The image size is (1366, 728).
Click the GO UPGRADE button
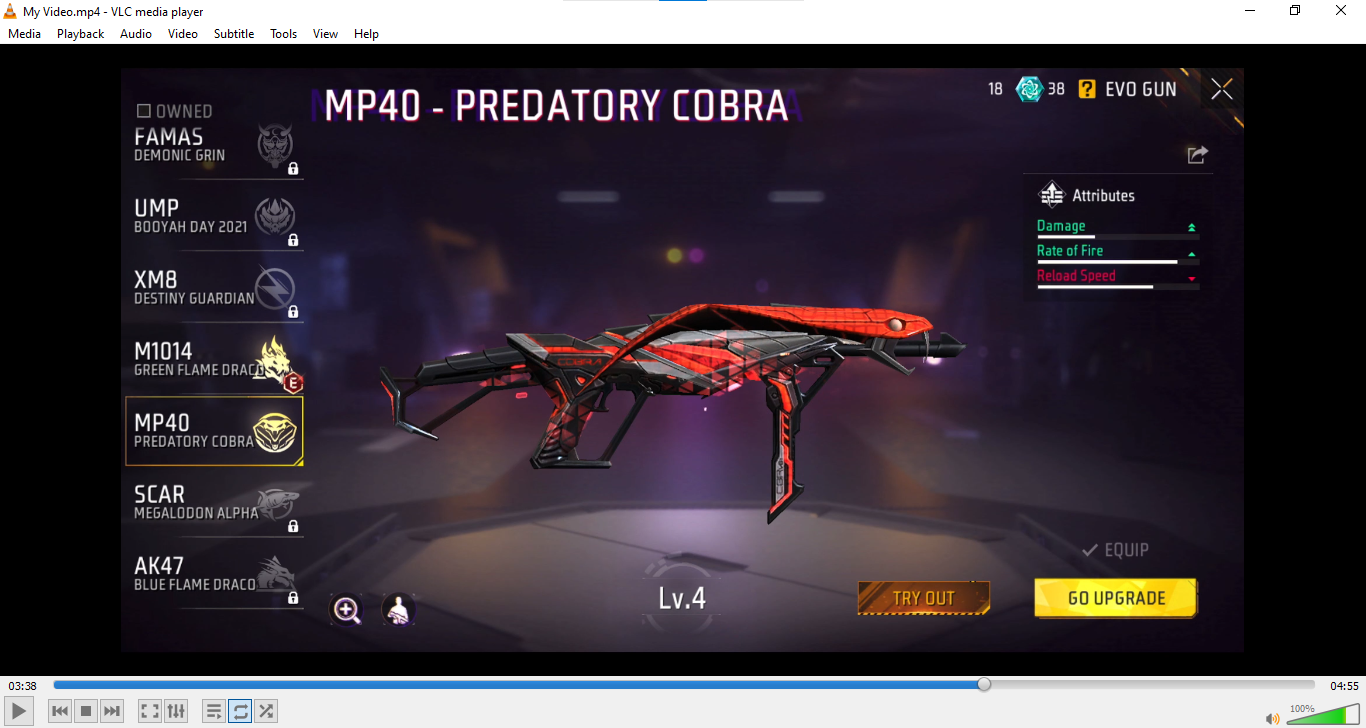(x=1116, y=598)
